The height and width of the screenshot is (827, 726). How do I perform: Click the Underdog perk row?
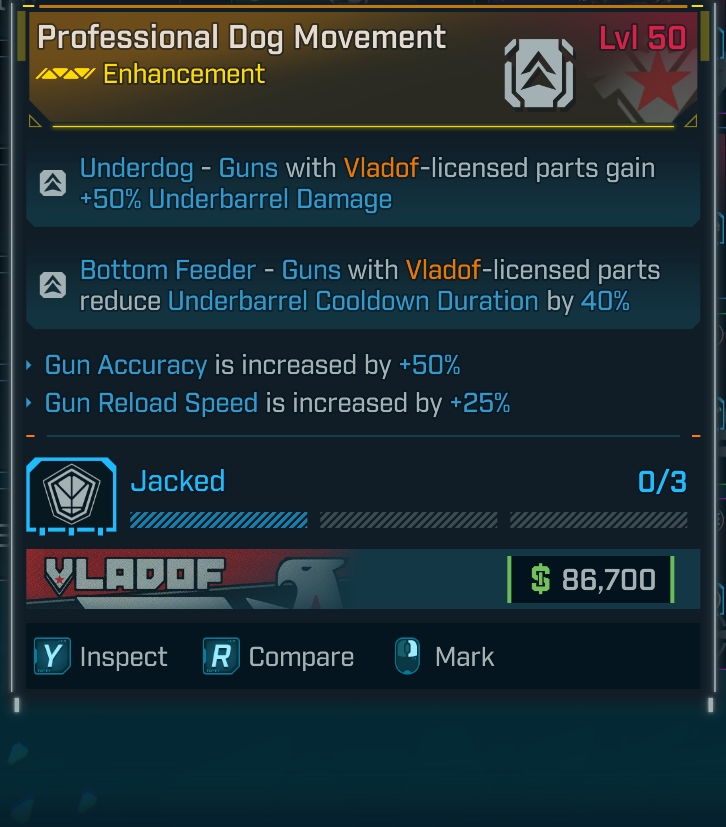pos(362,184)
